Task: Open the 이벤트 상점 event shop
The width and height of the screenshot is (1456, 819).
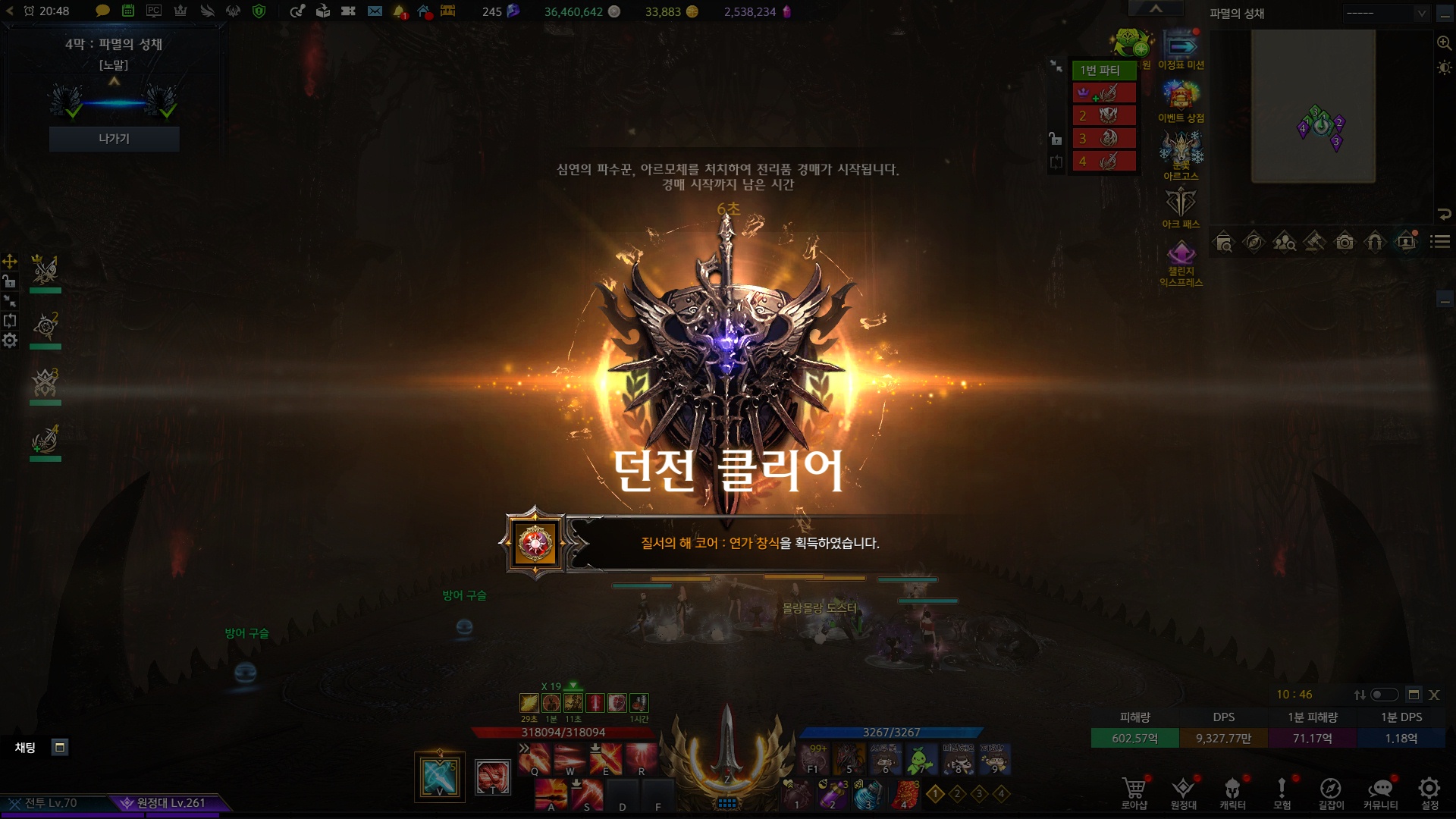Action: coord(1181,97)
